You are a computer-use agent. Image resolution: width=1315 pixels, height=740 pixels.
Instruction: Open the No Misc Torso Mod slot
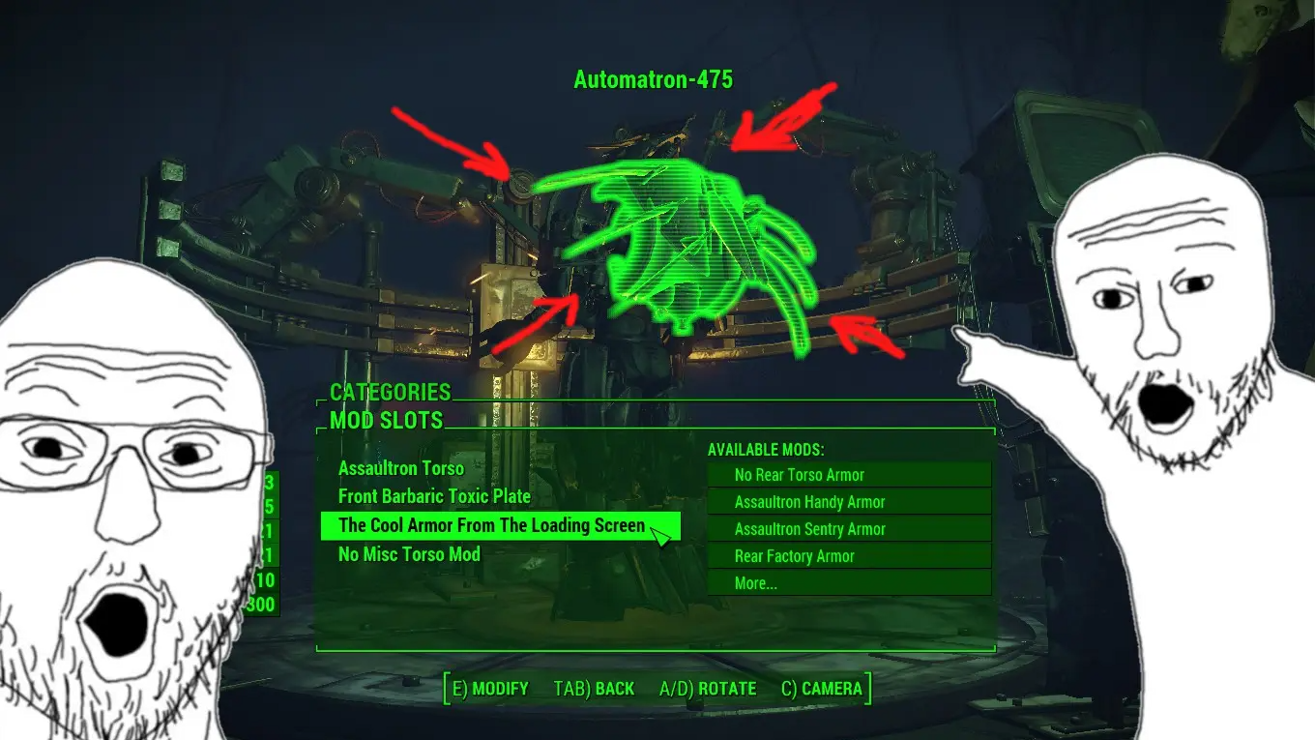click(x=409, y=554)
